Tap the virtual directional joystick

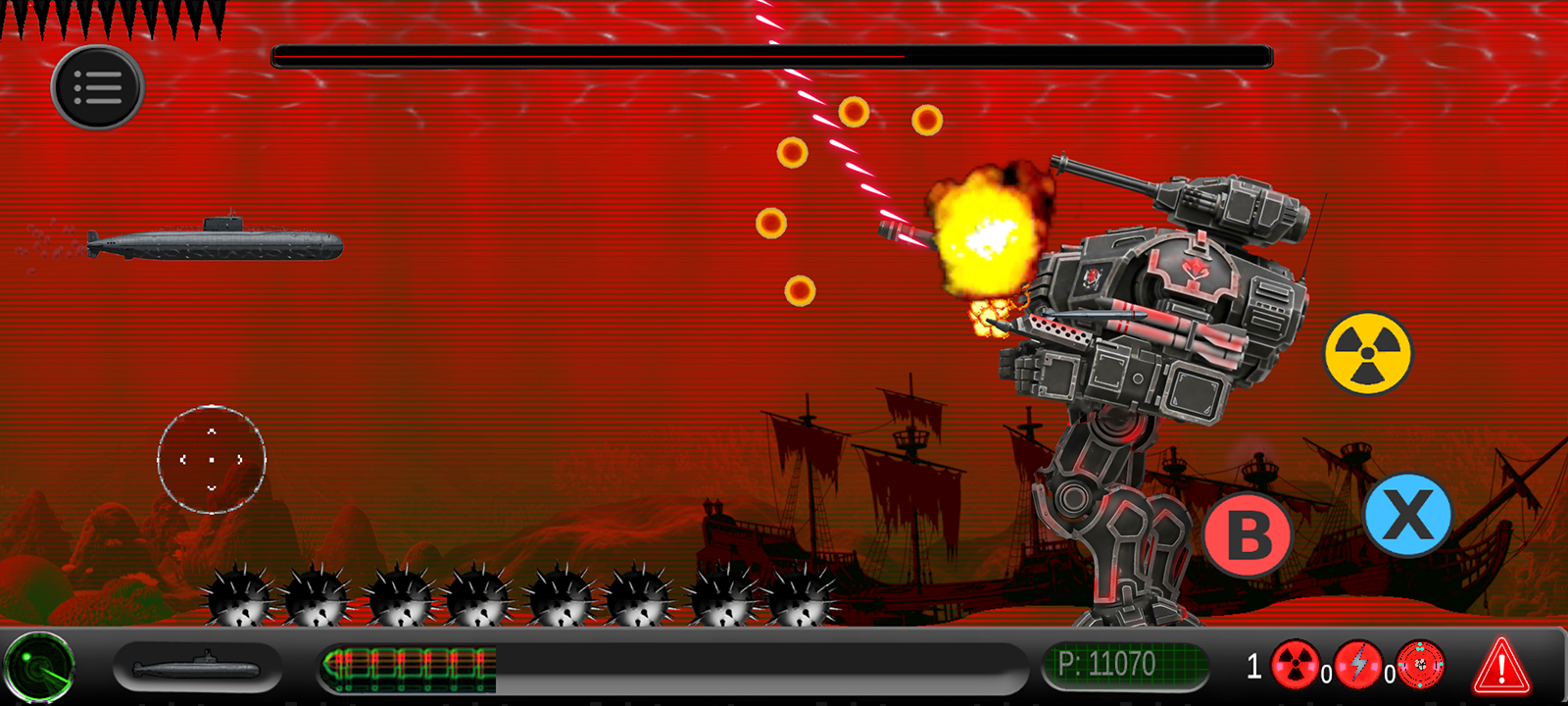[x=212, y=459]
